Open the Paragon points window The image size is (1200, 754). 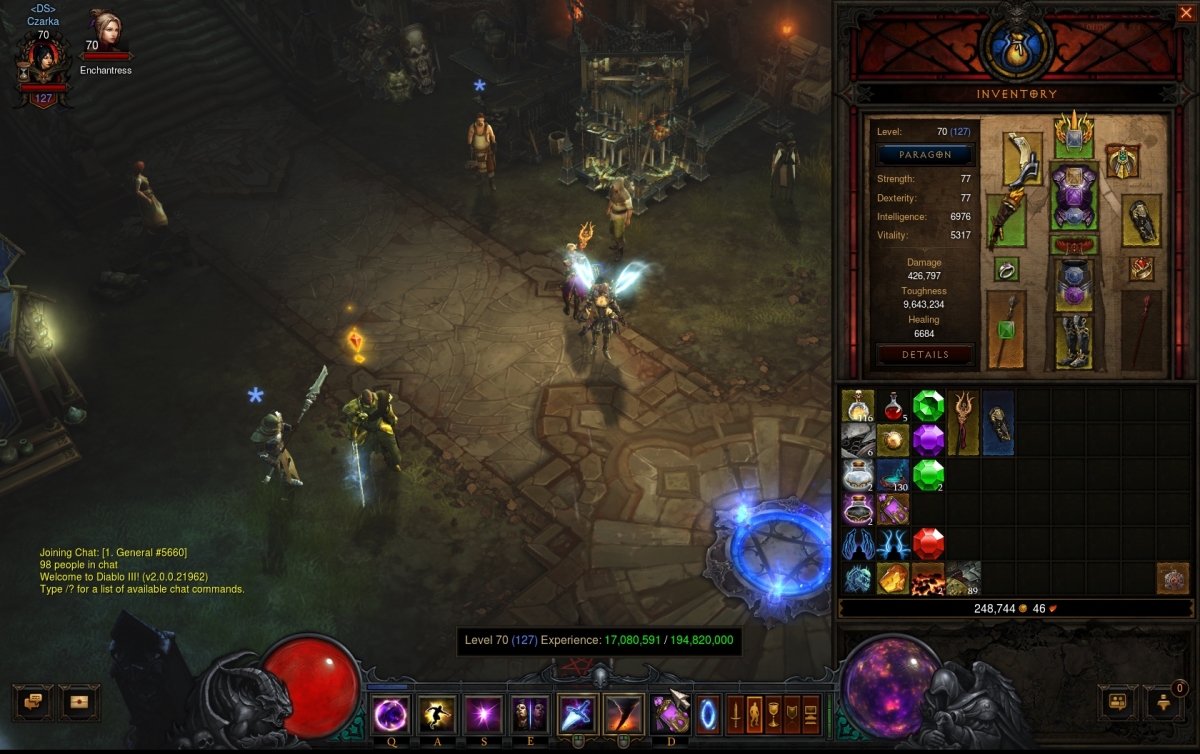click(x=925, y=155)
